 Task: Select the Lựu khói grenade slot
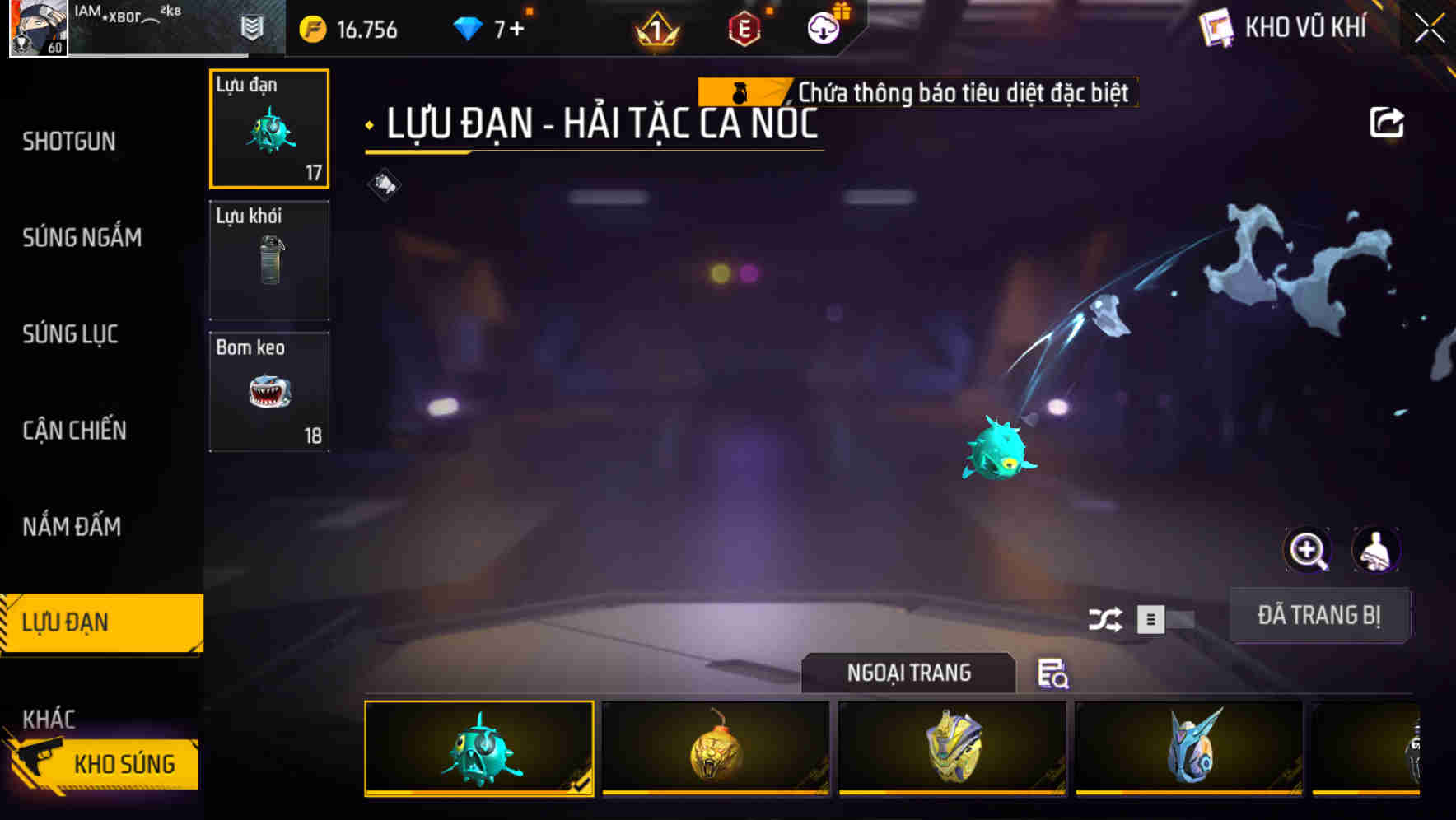tap(269, 259)
